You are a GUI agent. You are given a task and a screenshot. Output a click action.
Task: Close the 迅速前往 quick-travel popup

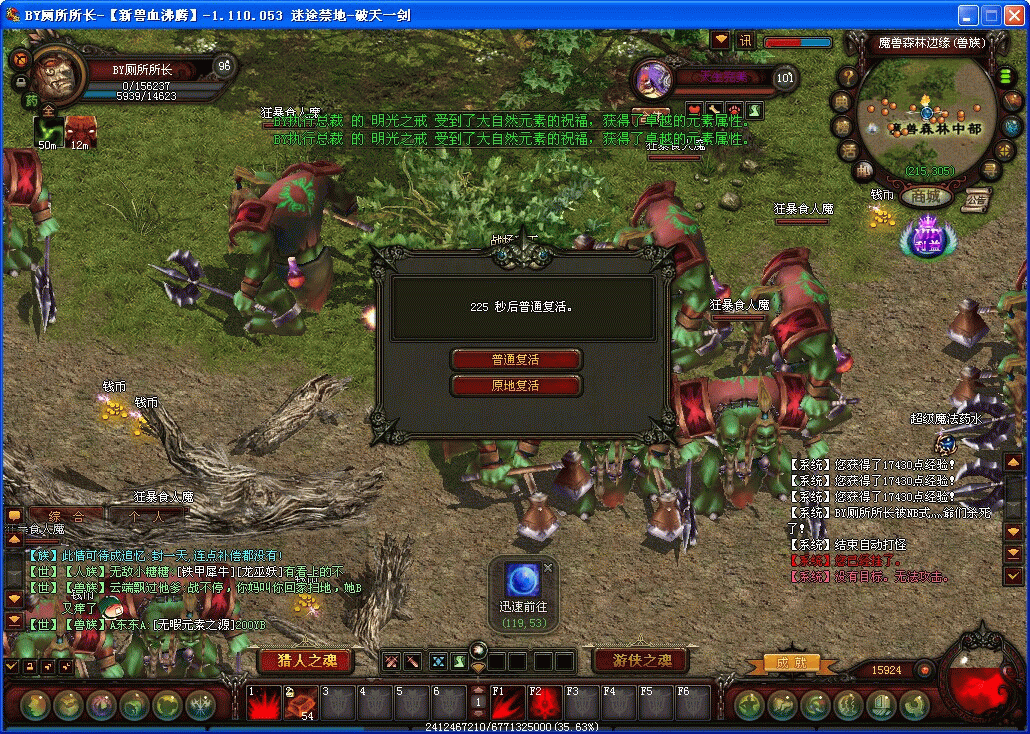click(x=548, y=567)
